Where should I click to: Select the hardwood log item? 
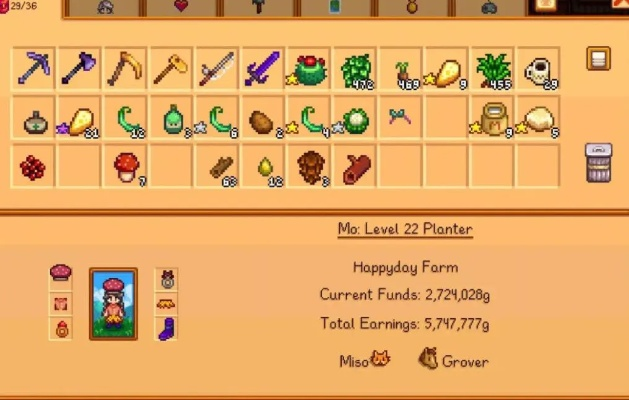[x=355, y=166]
